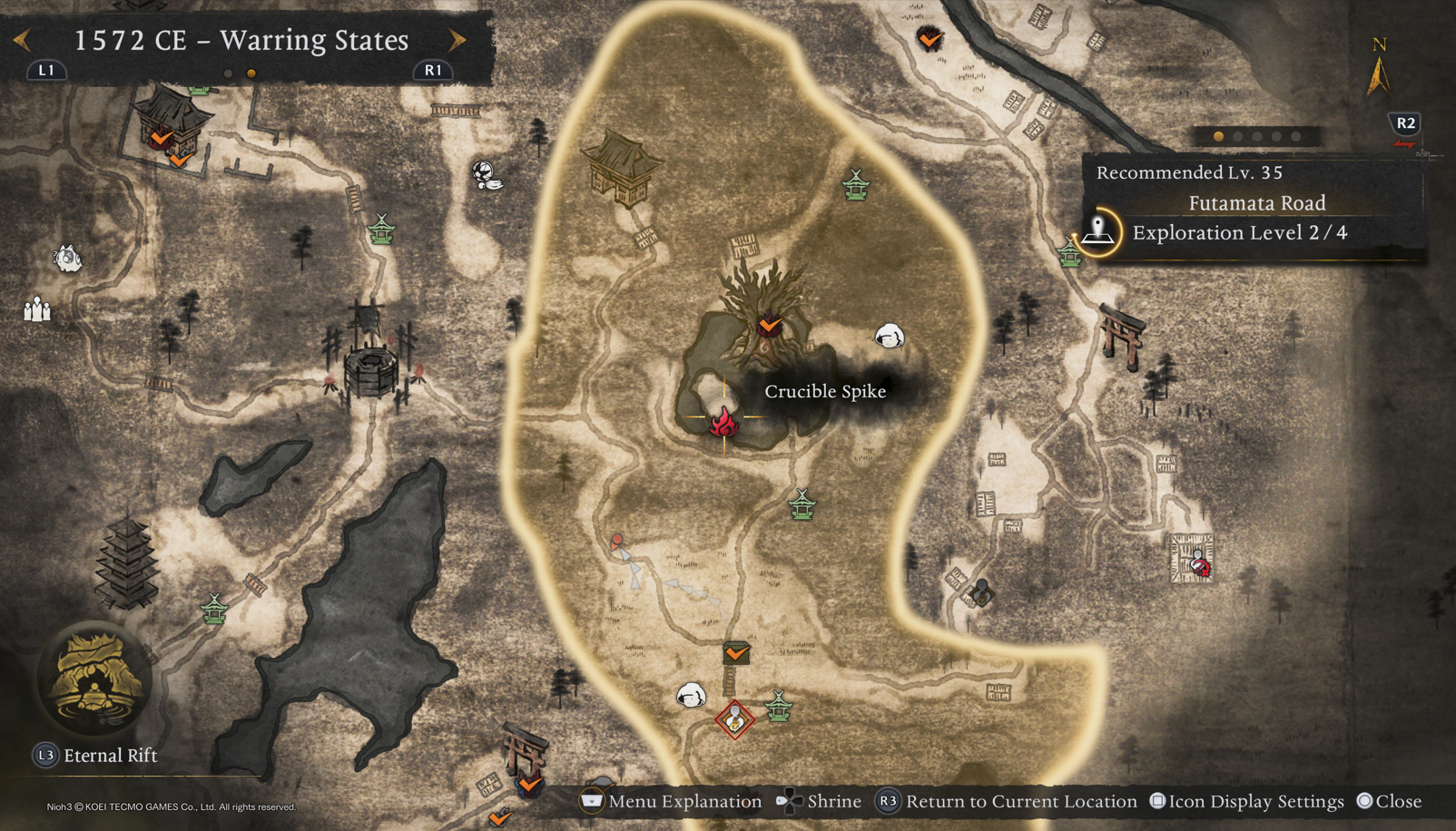Open the Menu Explanation help
This screenshot has width=1456, height=831.
tap(673, 801)
